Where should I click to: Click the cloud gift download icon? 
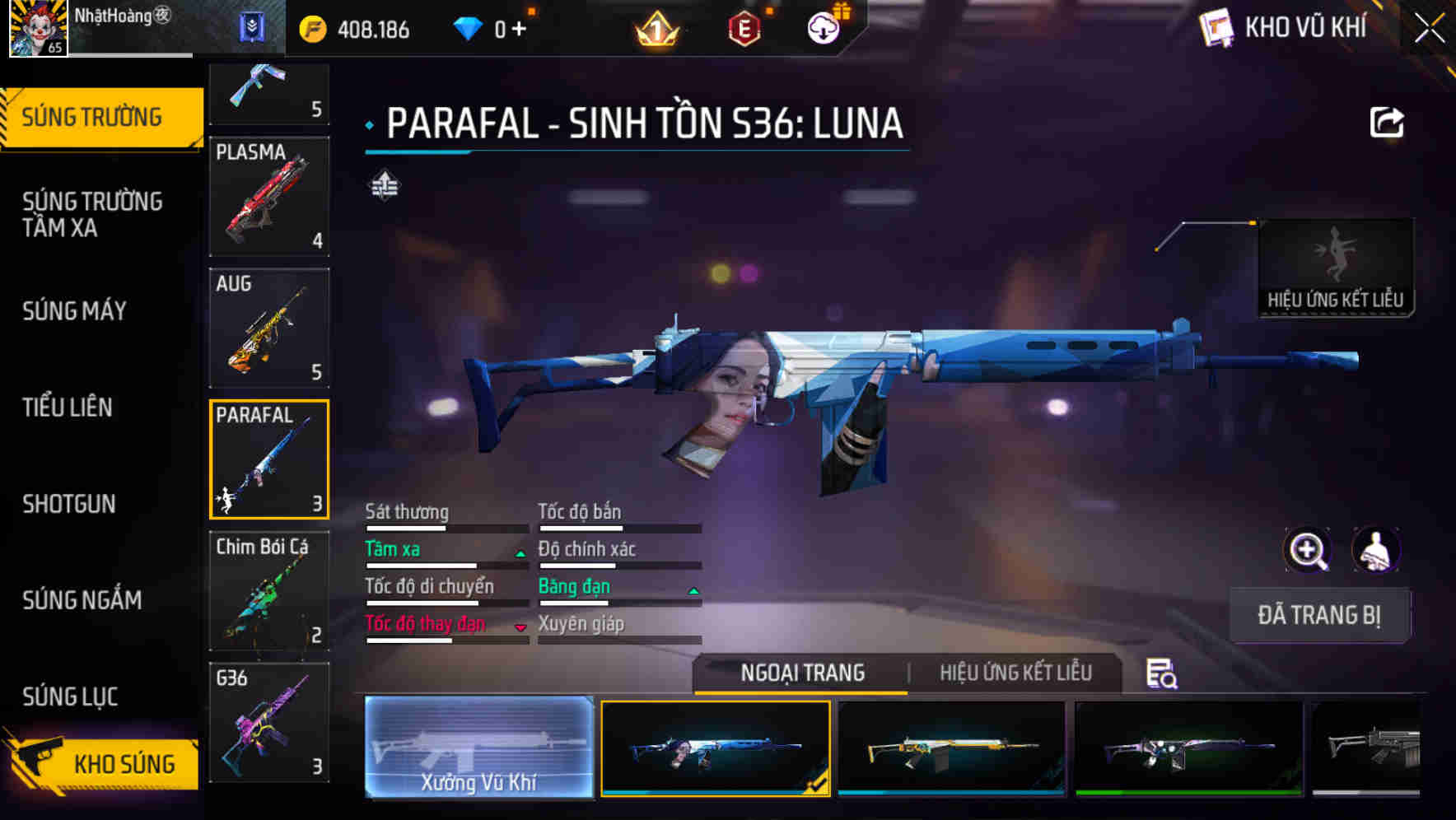point(824,27)
